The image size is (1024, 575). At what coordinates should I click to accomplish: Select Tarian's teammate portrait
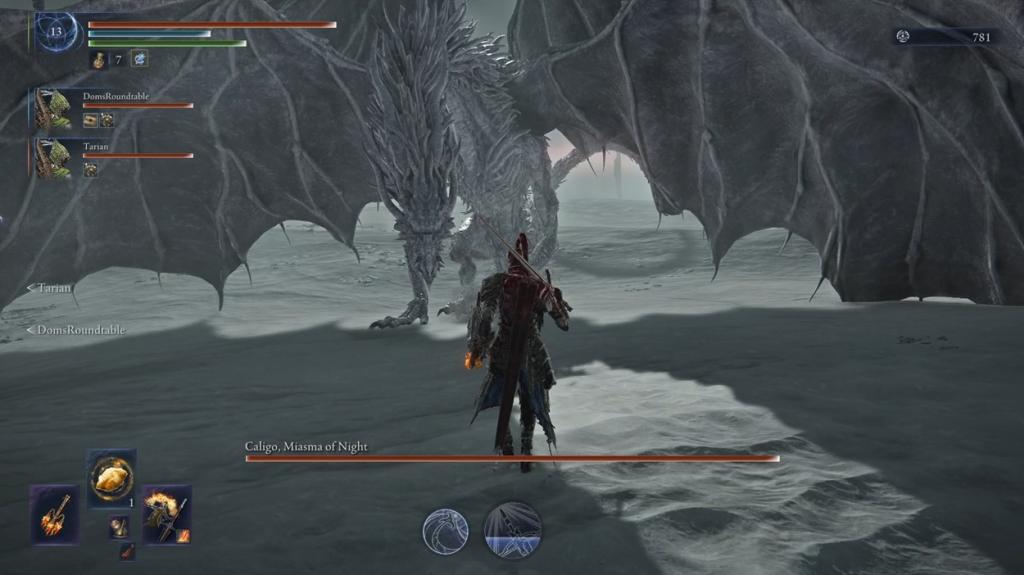tap(54, 158)
